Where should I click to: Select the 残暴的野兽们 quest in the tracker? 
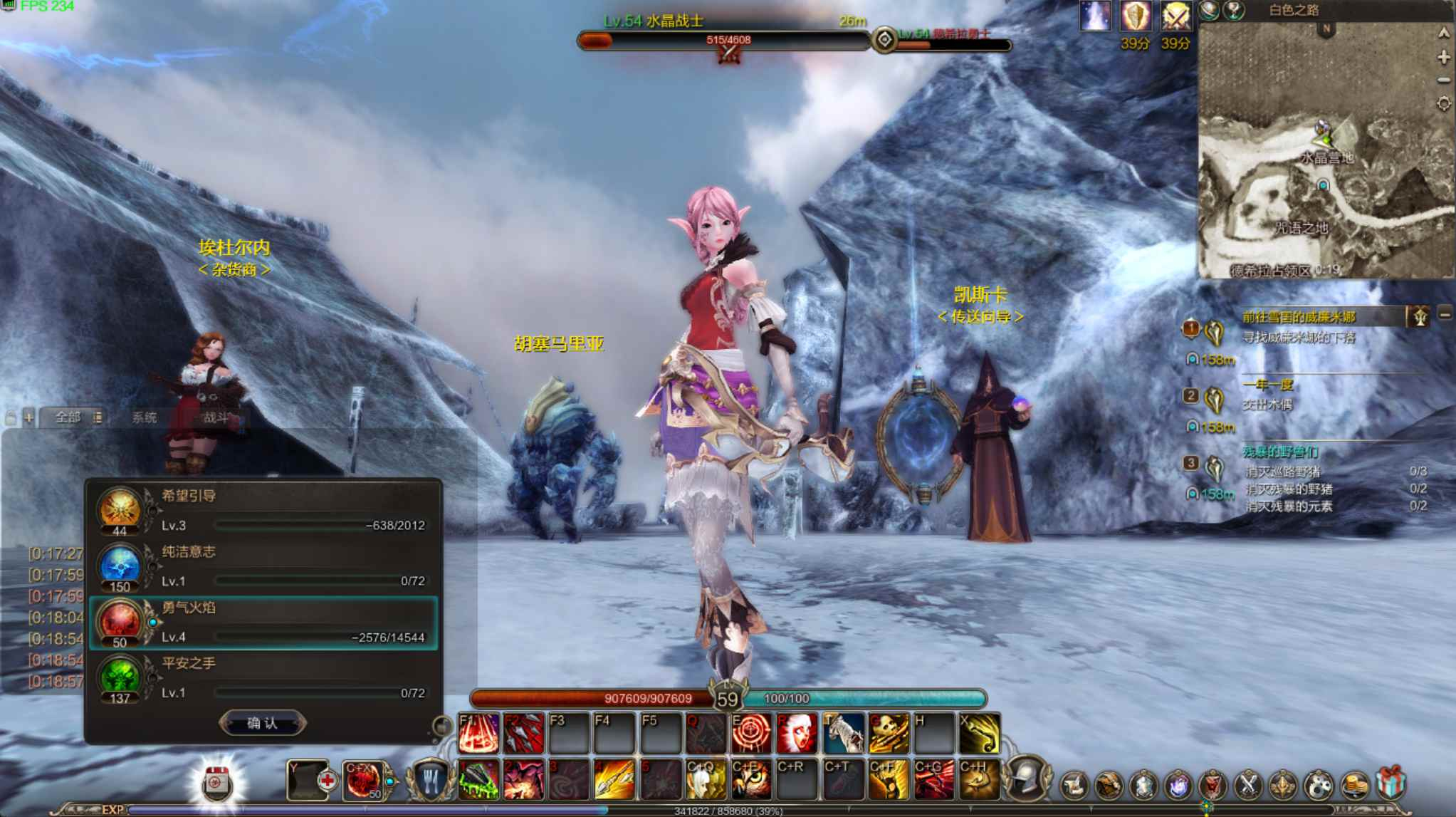click(1280, 452)
